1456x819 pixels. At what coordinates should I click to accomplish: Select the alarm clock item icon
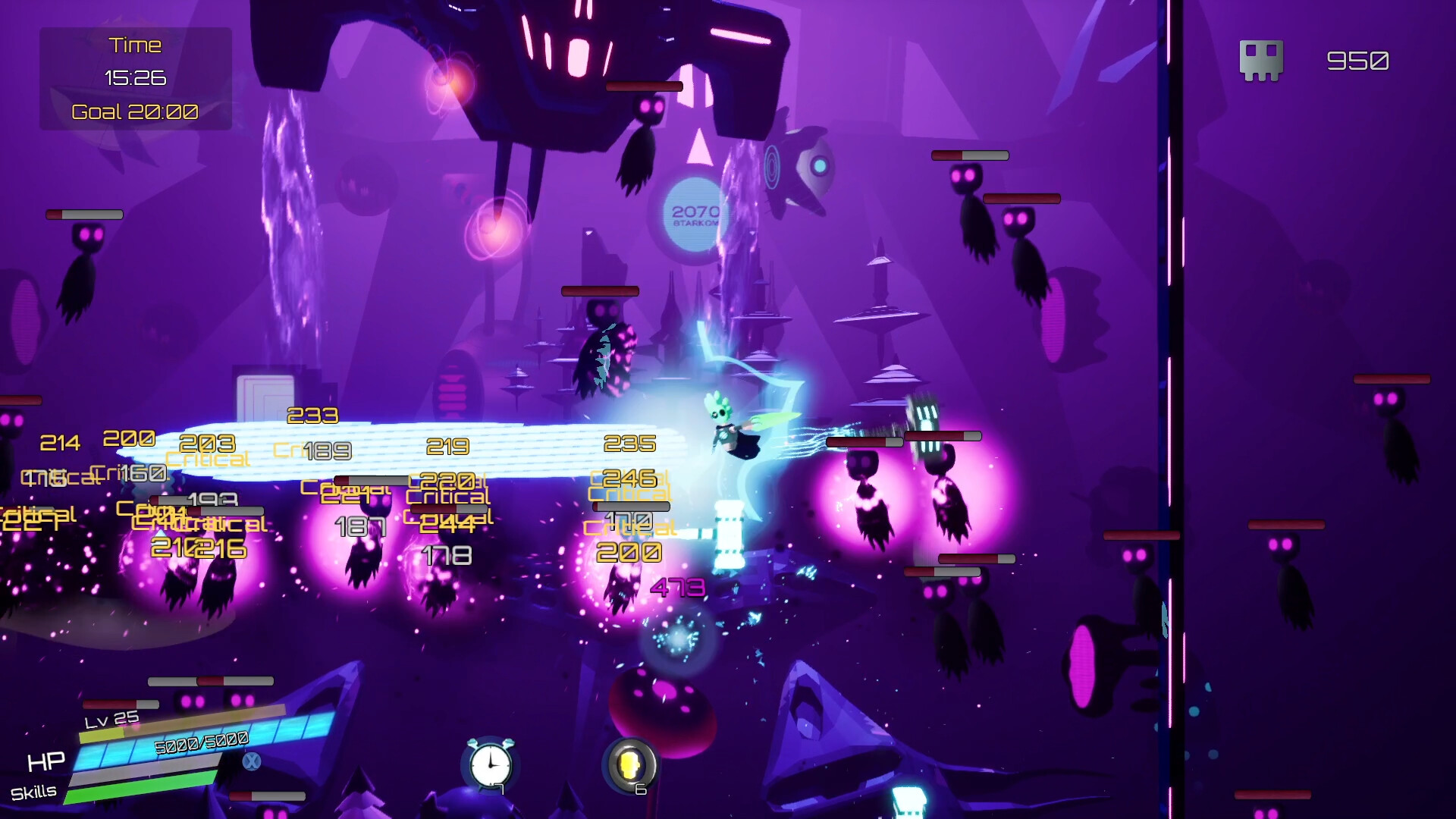490,764
